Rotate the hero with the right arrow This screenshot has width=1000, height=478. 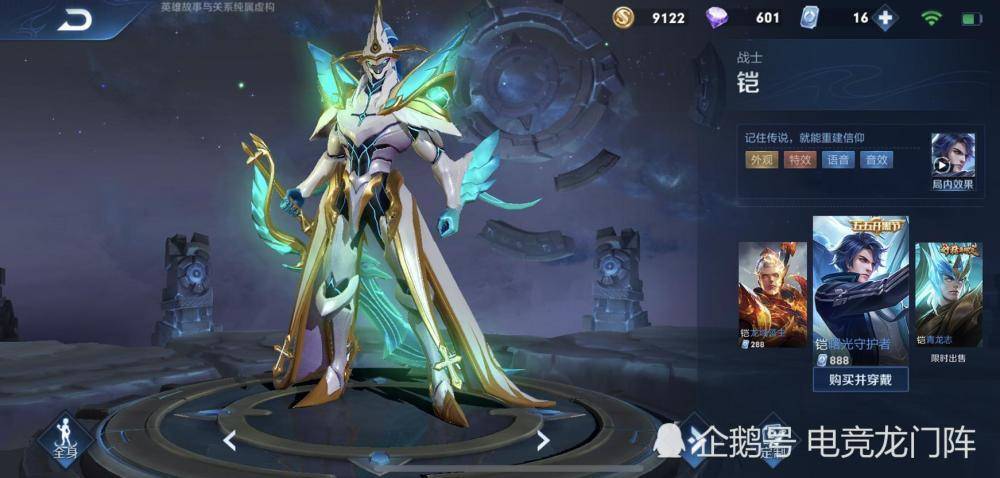pos(542,440)
